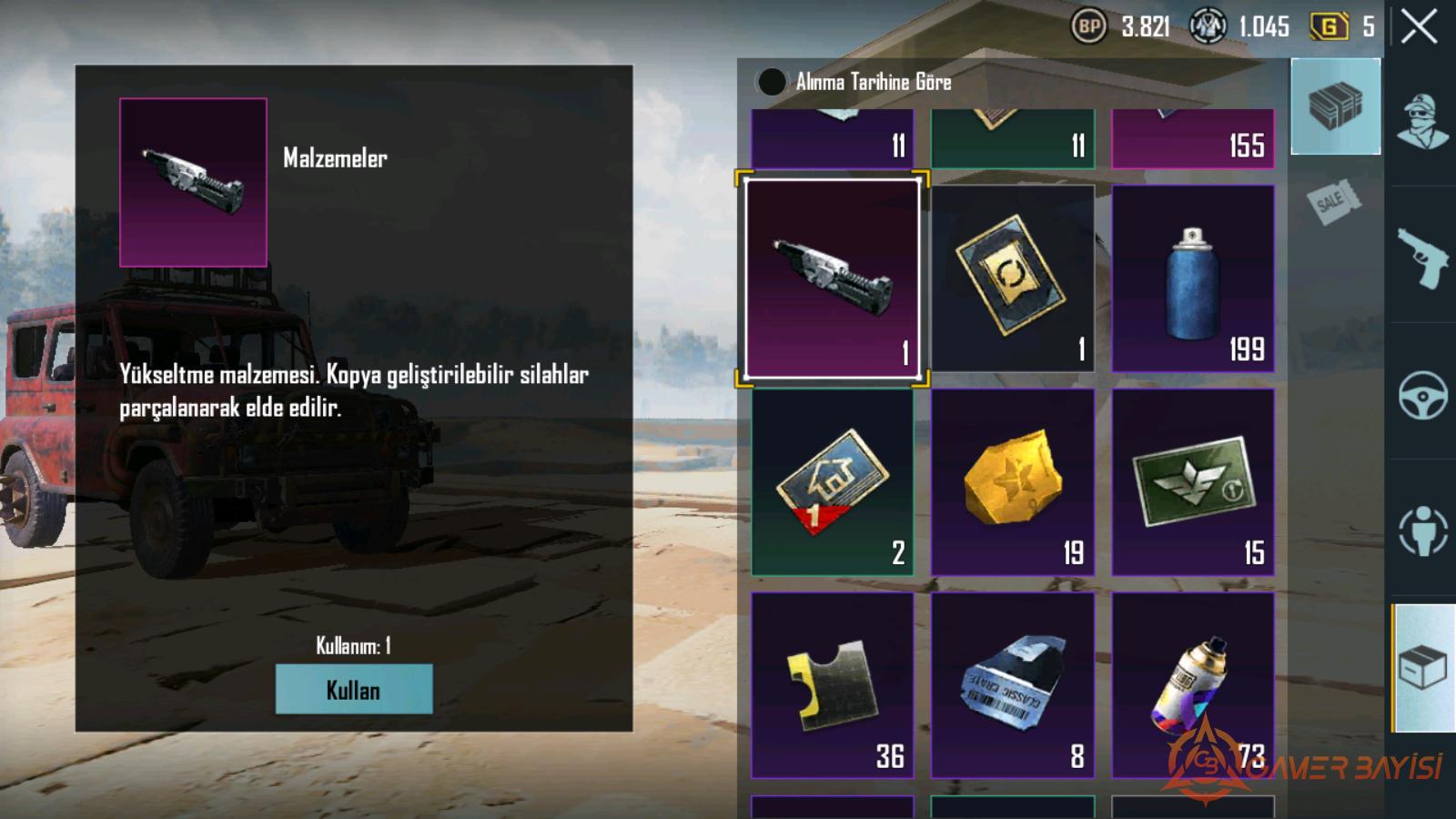Choose the multicolor spray paint slot
The image size is (1456, 819).
1192,685
